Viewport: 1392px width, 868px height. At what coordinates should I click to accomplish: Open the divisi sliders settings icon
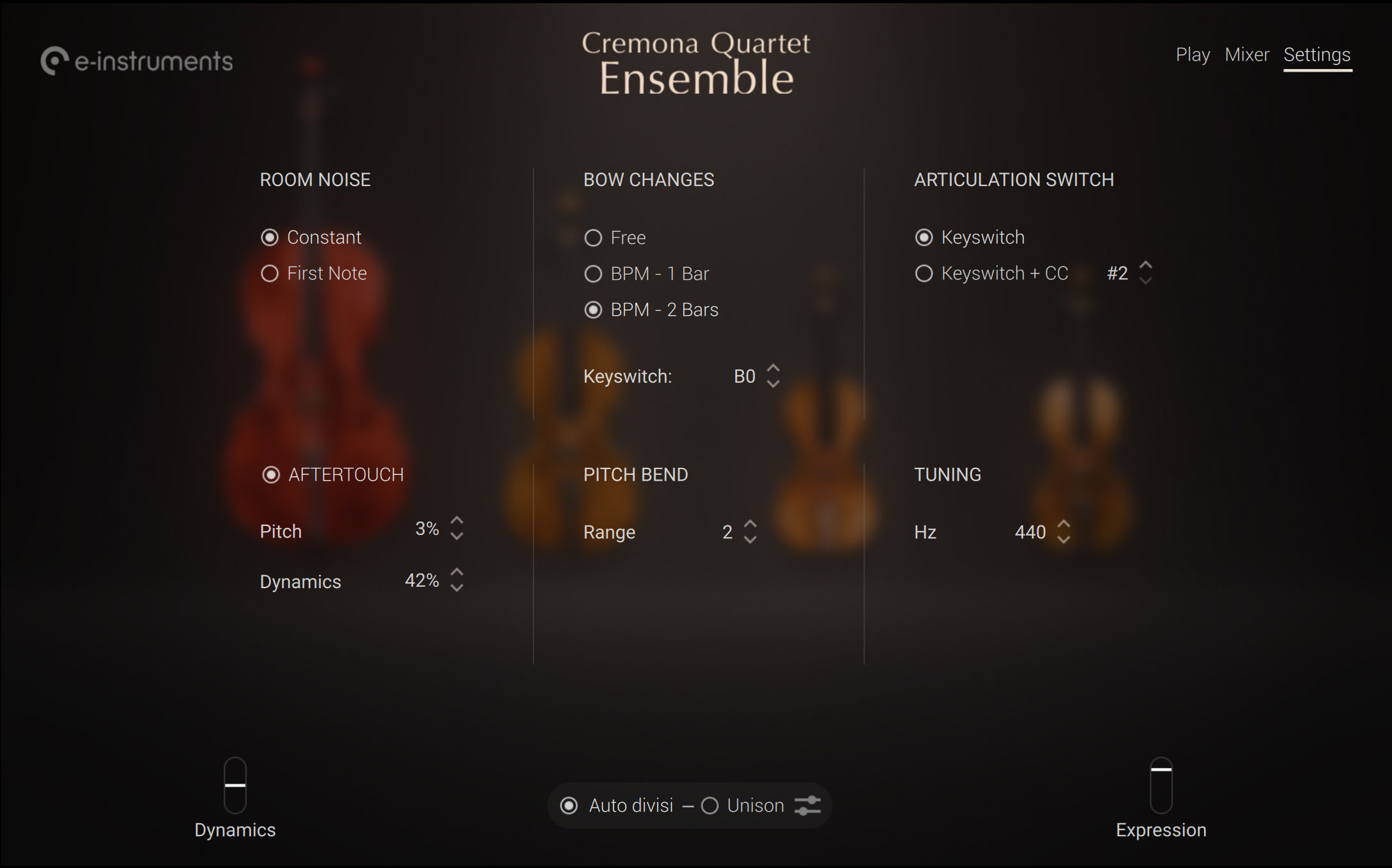point(807,806)
